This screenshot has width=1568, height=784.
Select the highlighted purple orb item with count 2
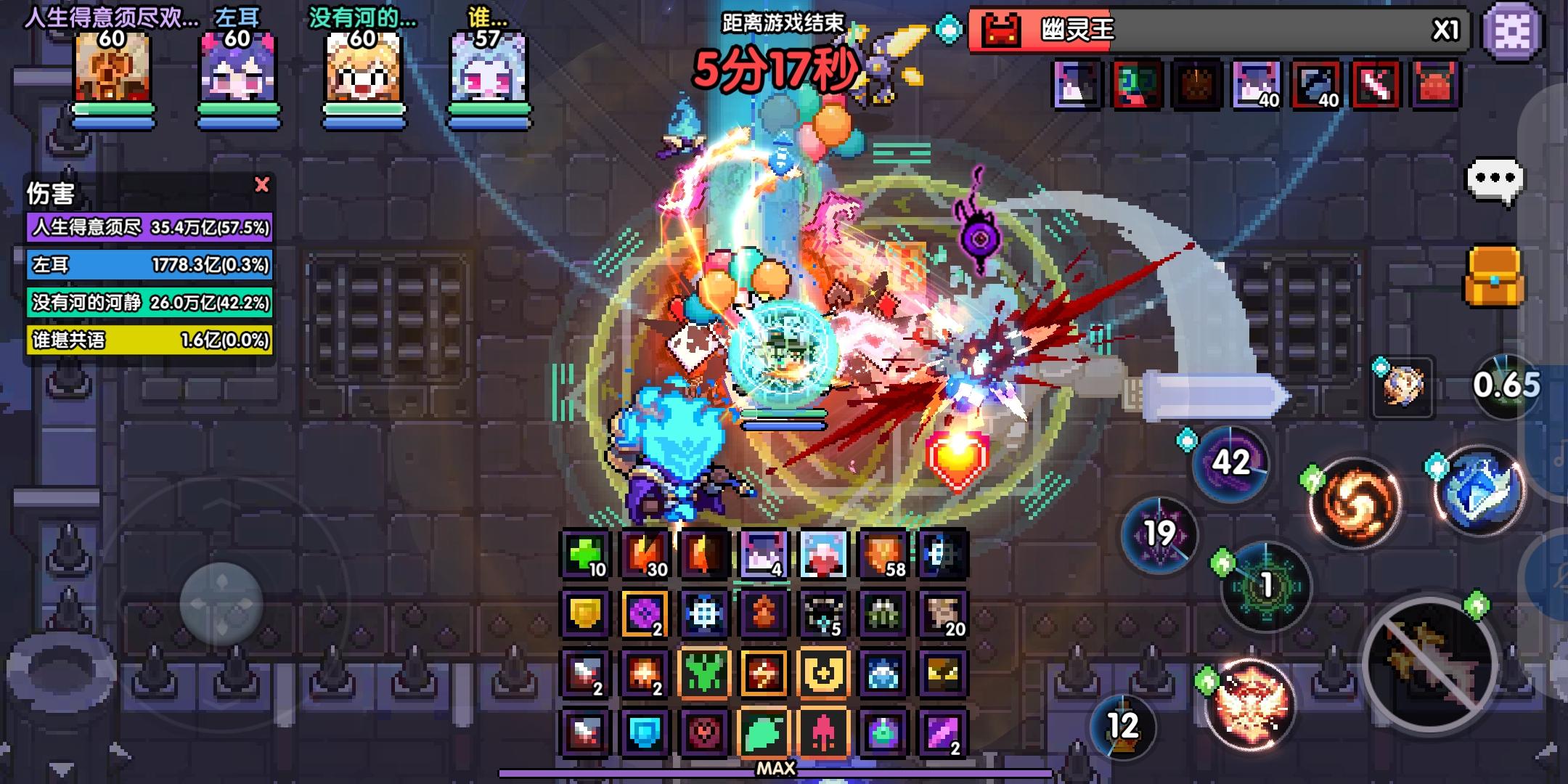tap(643, 613)
